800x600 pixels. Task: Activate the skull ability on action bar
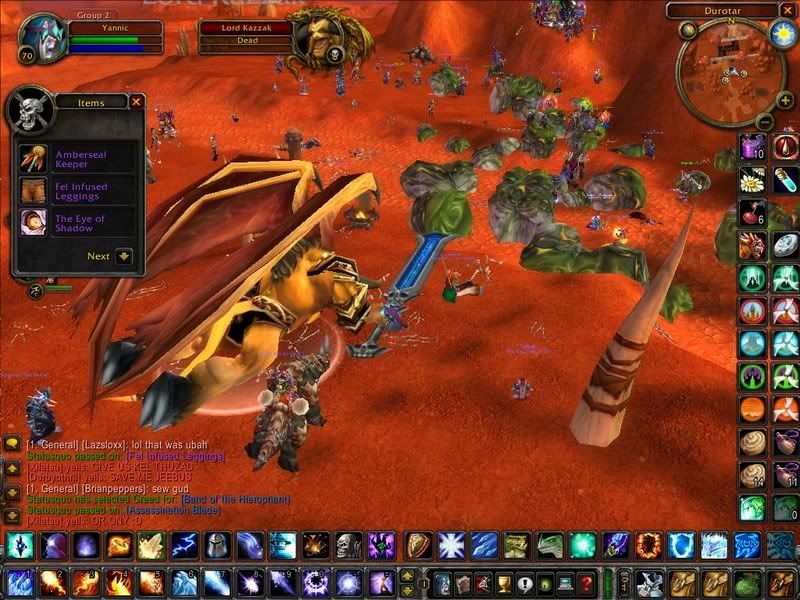[348, 546]
